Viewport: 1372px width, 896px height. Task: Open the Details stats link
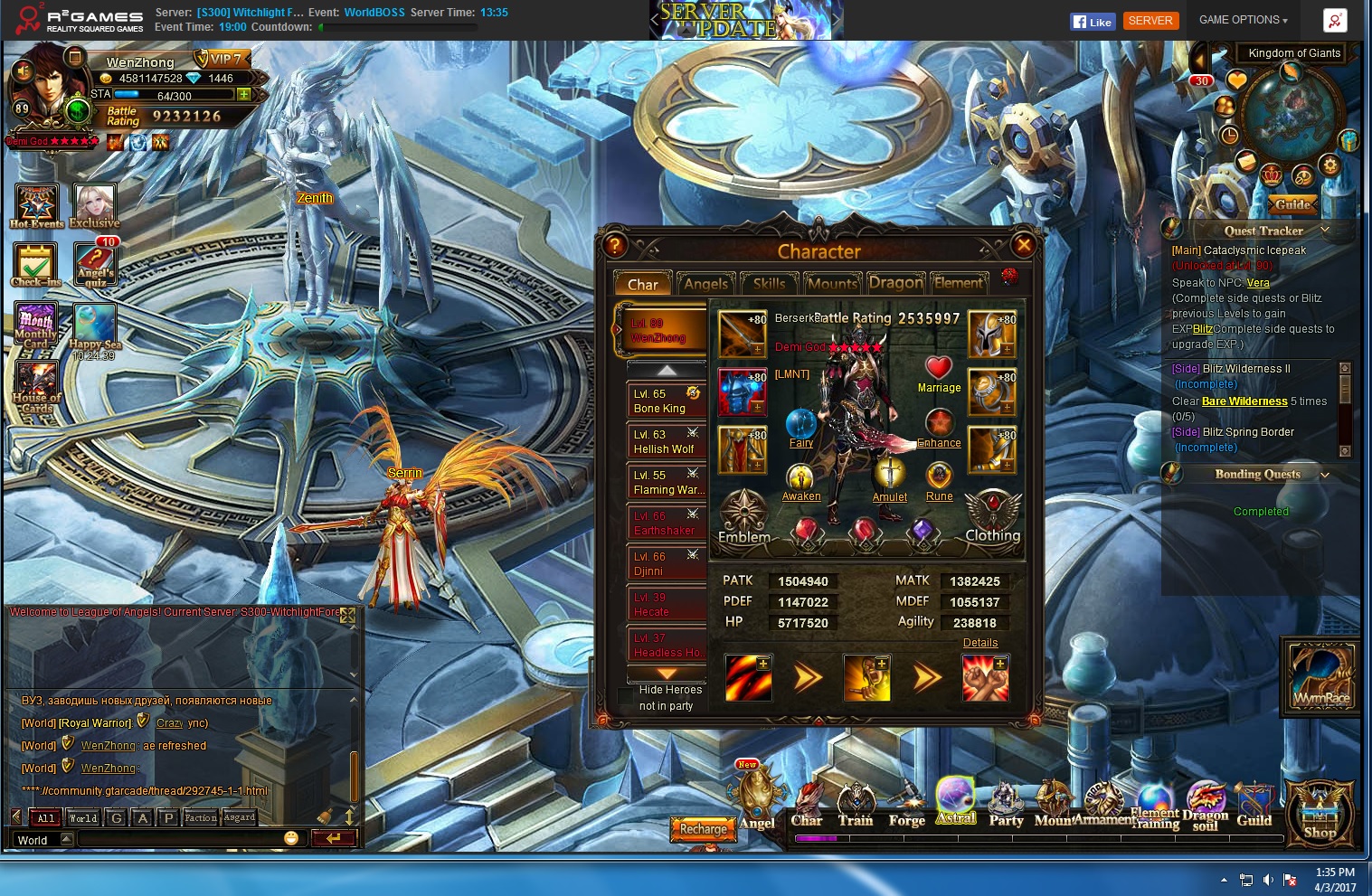(x=980, y=643)
